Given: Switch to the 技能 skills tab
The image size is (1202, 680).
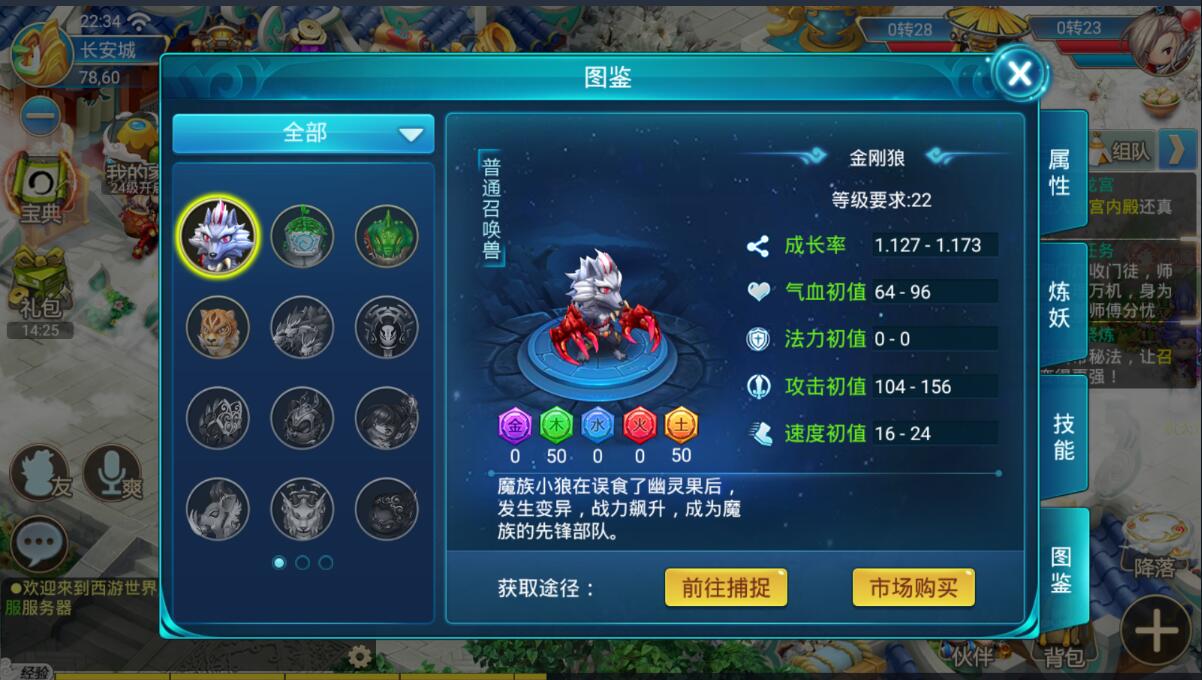Looking at the screenshot, I should coord(1063,437).
